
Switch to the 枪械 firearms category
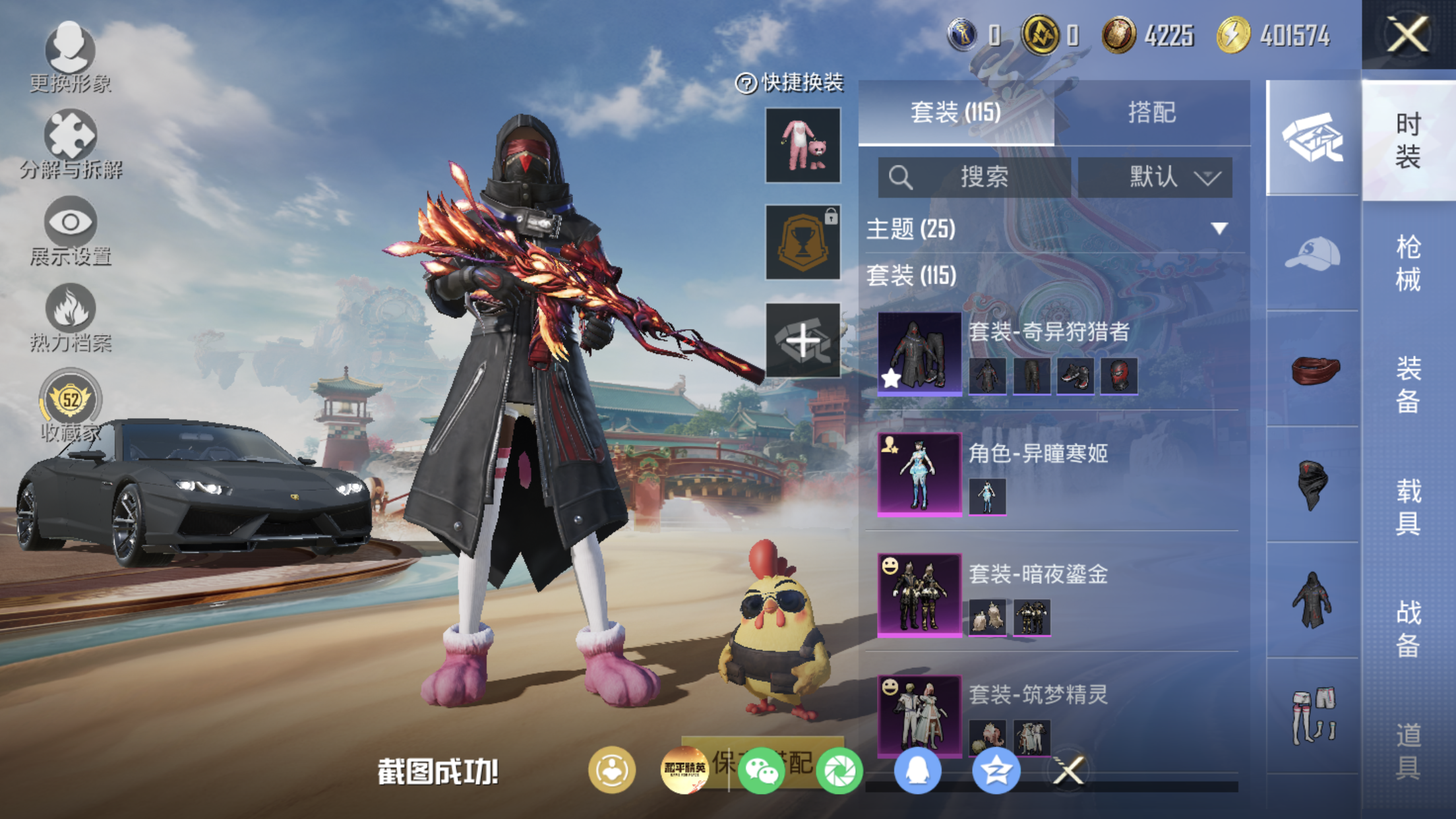coord(1408,262)
